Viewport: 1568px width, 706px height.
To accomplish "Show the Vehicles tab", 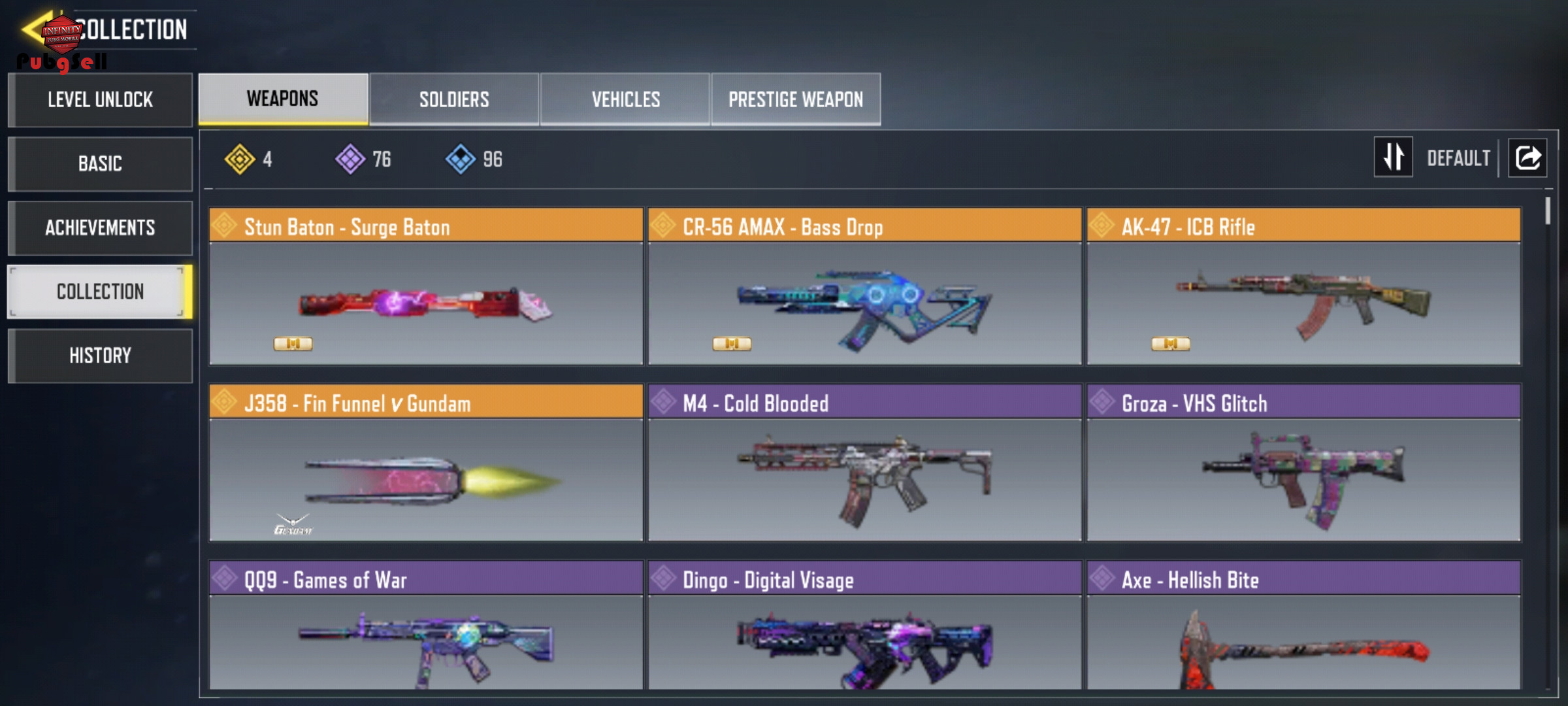I will (x=625, y=99).
